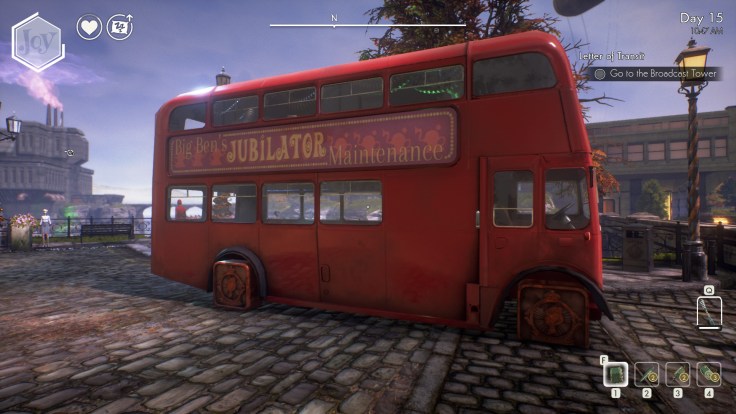Open the pillow sleep status icon
The image size is (736, 414).
coord(120,27)
